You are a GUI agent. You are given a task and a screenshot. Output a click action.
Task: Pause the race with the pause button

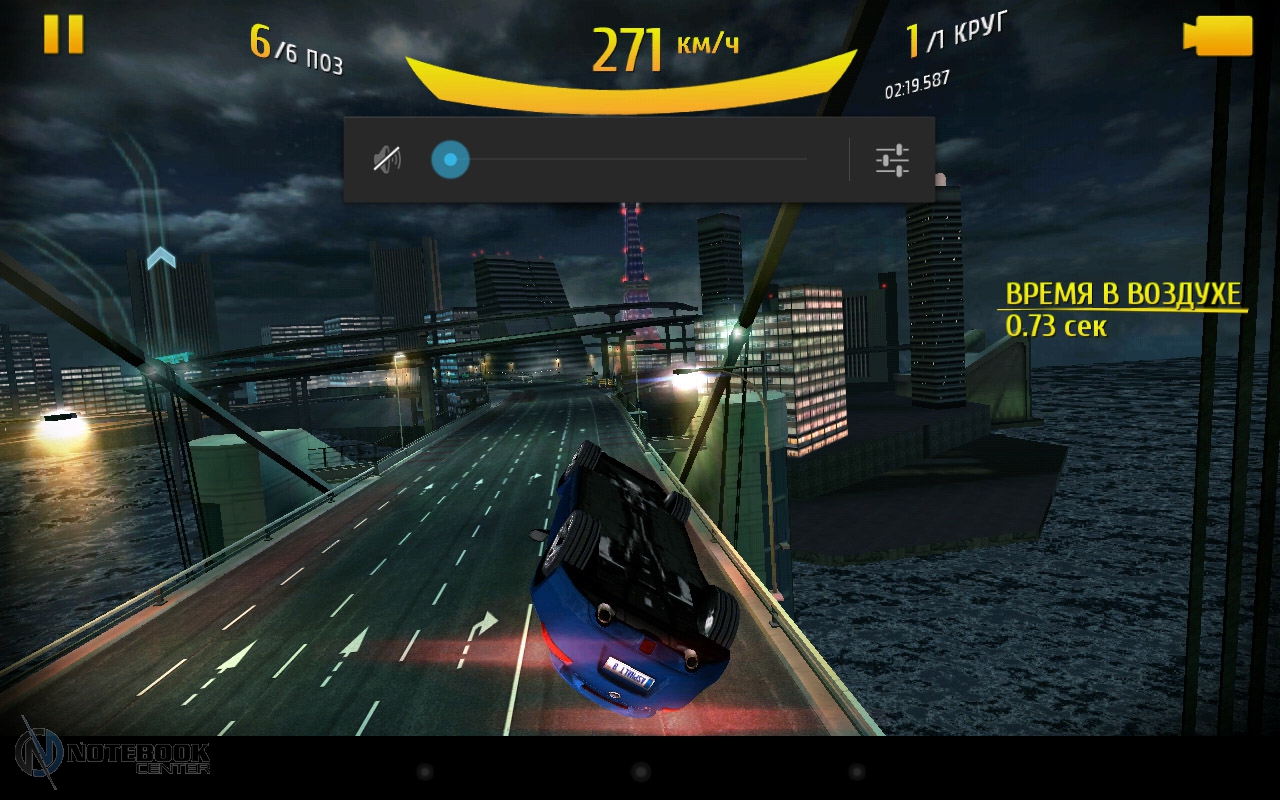(63, 34)
